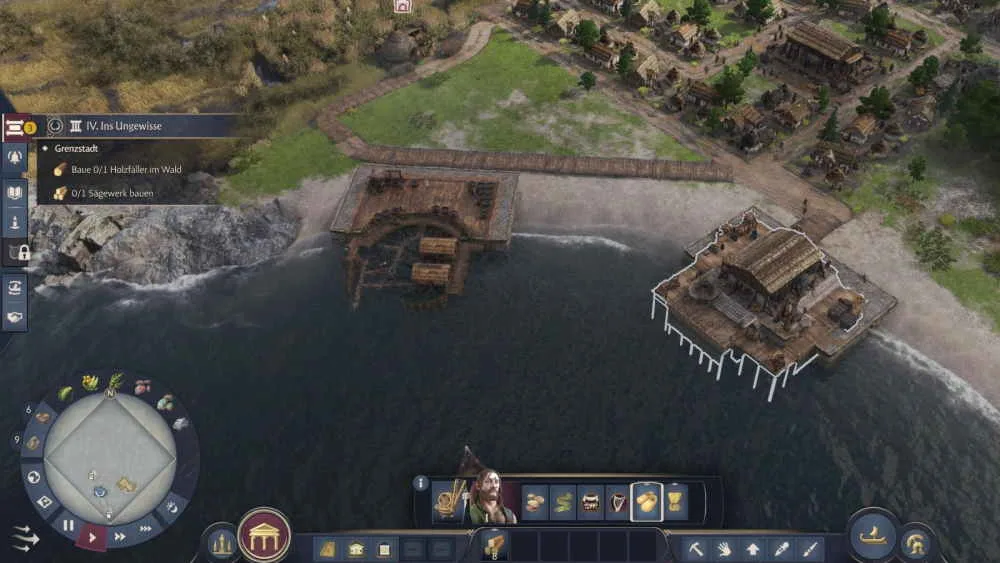Click the info button beside the advisor portrait
1000x563 pixels.
click(421, 483)
